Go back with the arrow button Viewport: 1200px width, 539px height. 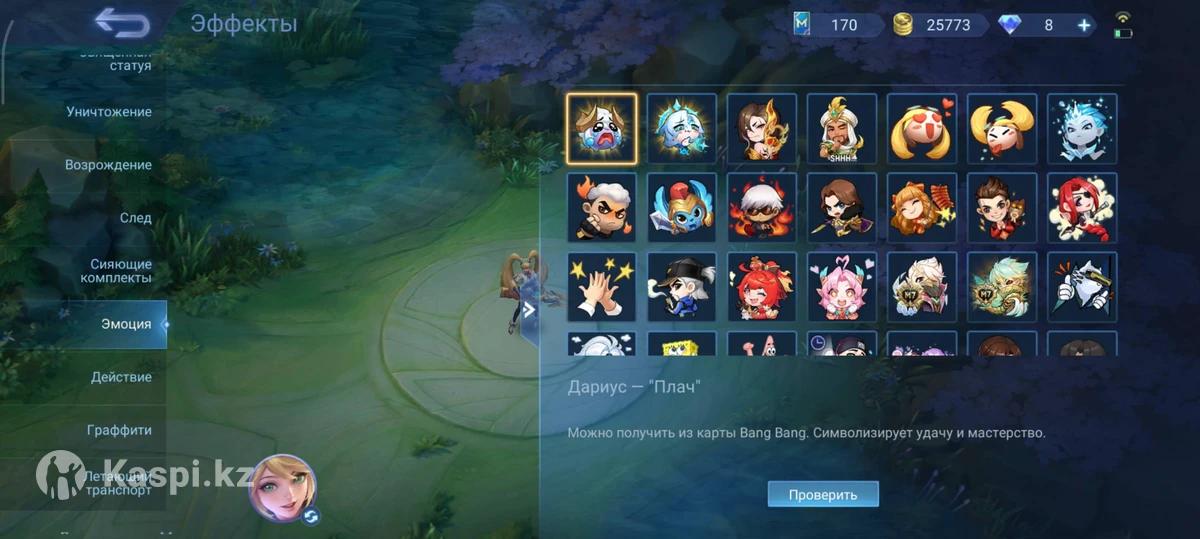(x=122, y=23)
